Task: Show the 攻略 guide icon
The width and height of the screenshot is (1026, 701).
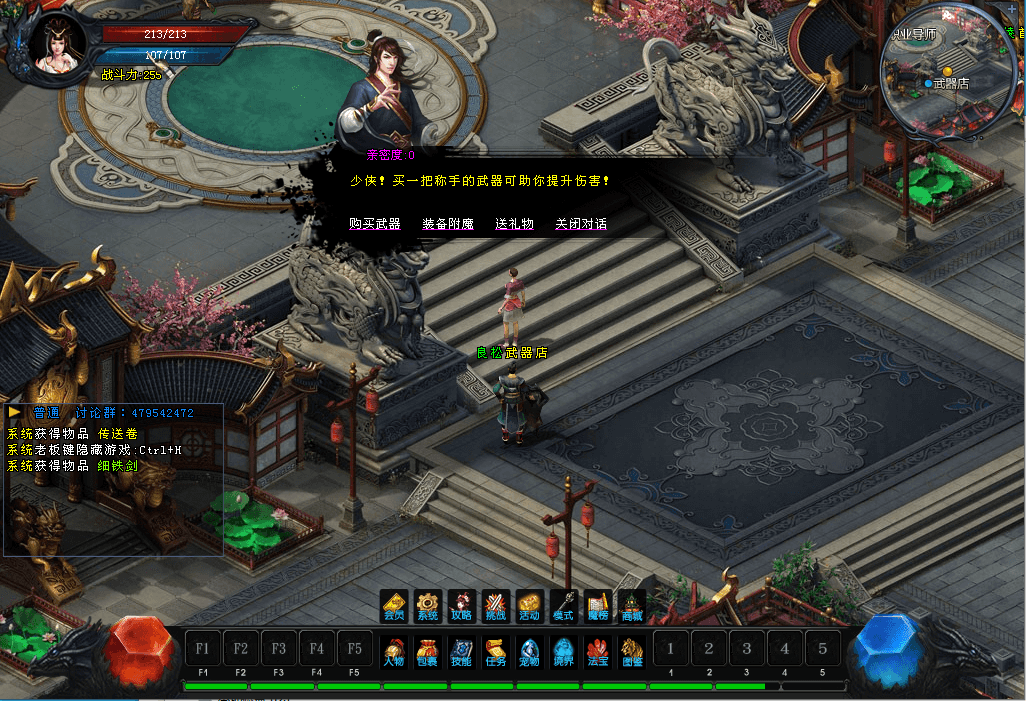Action: coord(461,605)
